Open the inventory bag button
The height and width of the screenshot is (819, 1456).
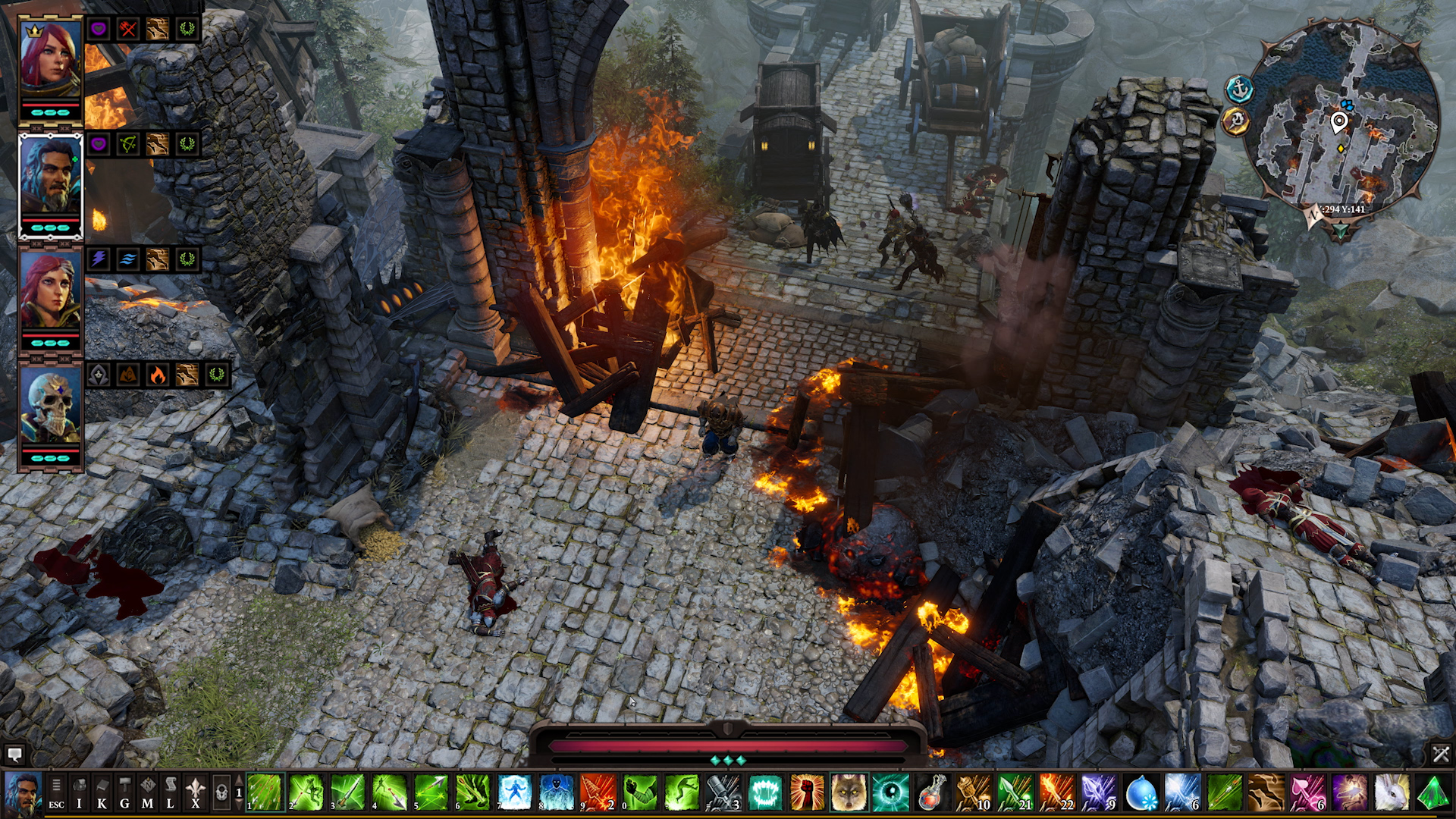coord(79,792)
